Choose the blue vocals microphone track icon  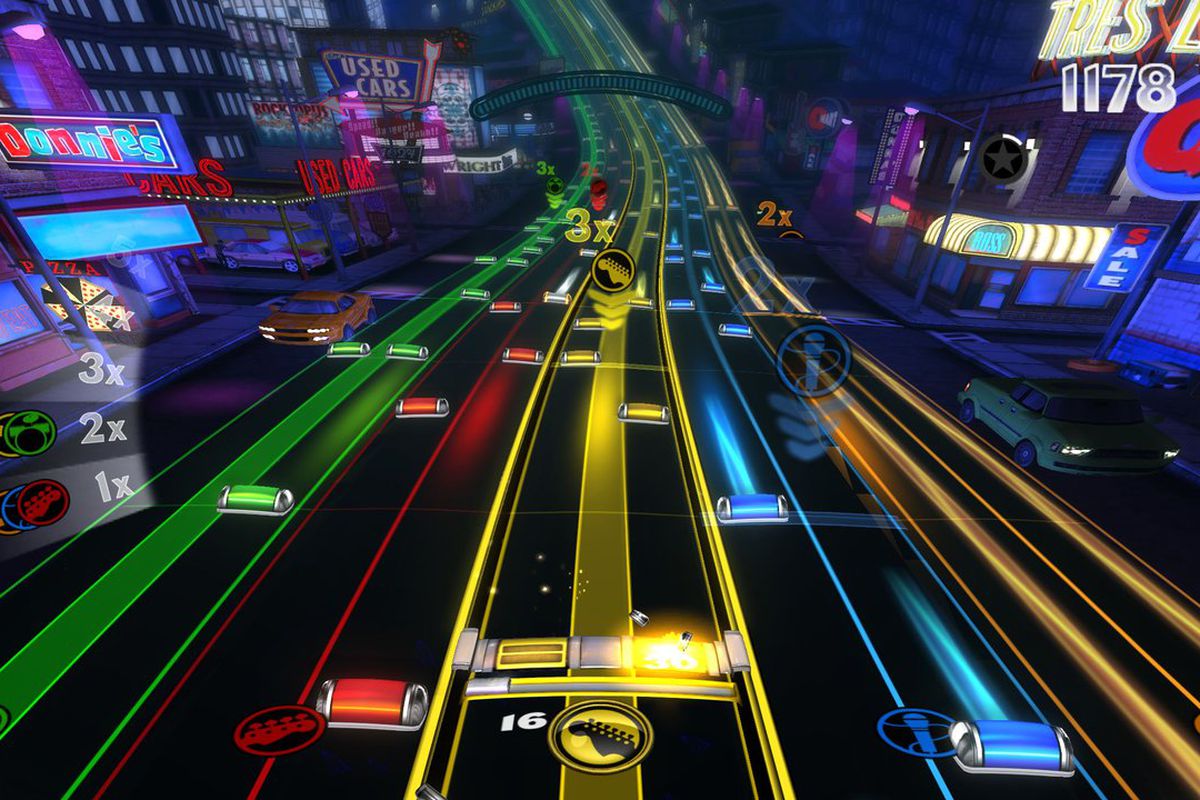pyautogui.click(x=916, y=734)
